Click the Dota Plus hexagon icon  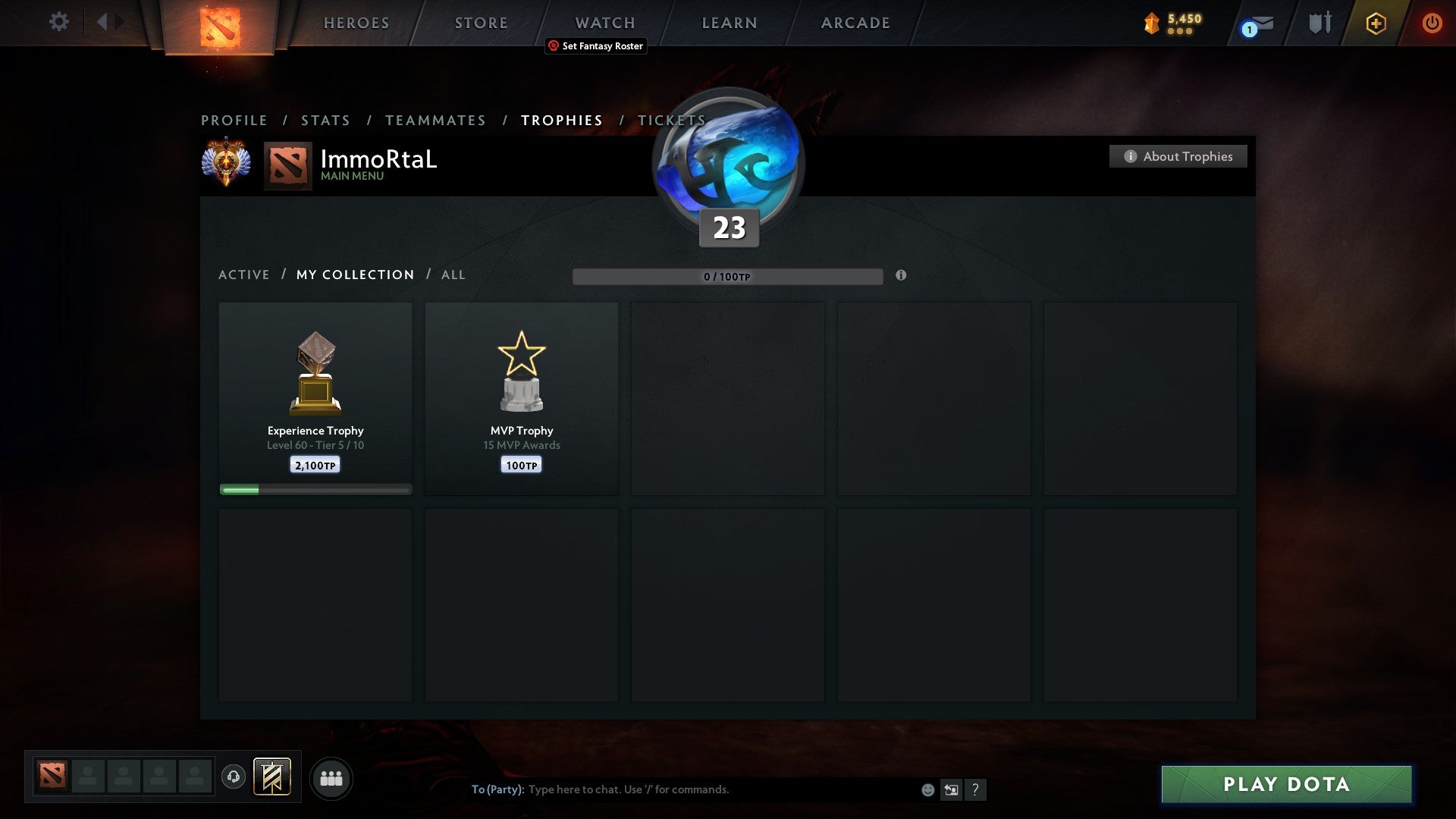[x=1376, y=23]
